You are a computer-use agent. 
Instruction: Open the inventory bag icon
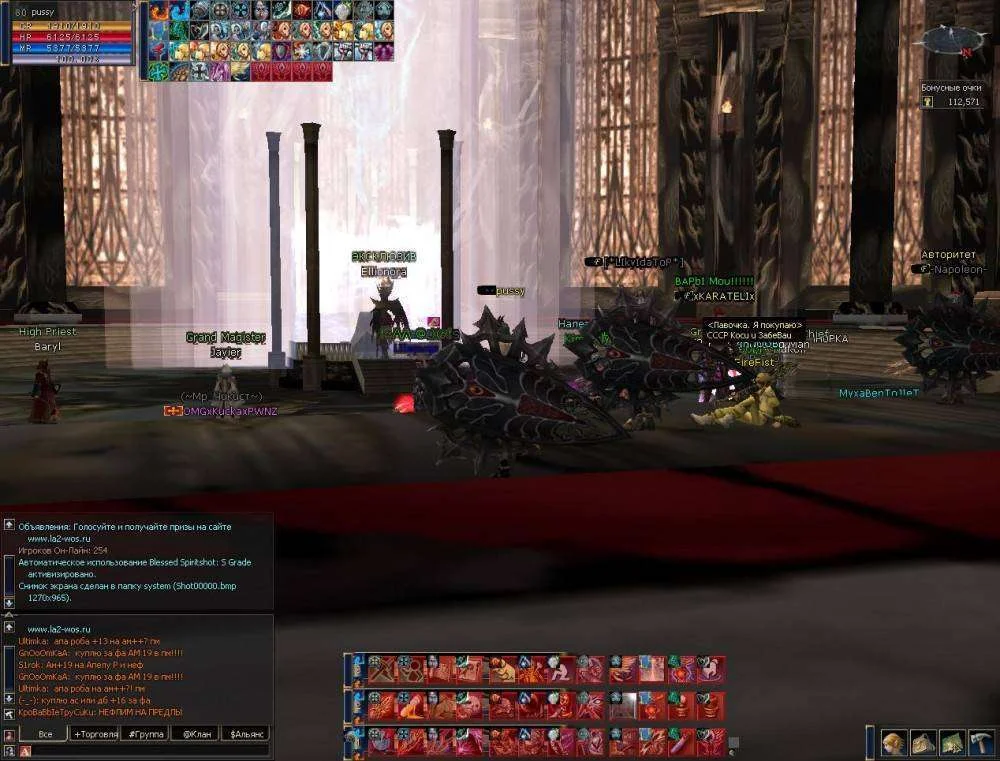pyautogui.click(x=922, y=743)
